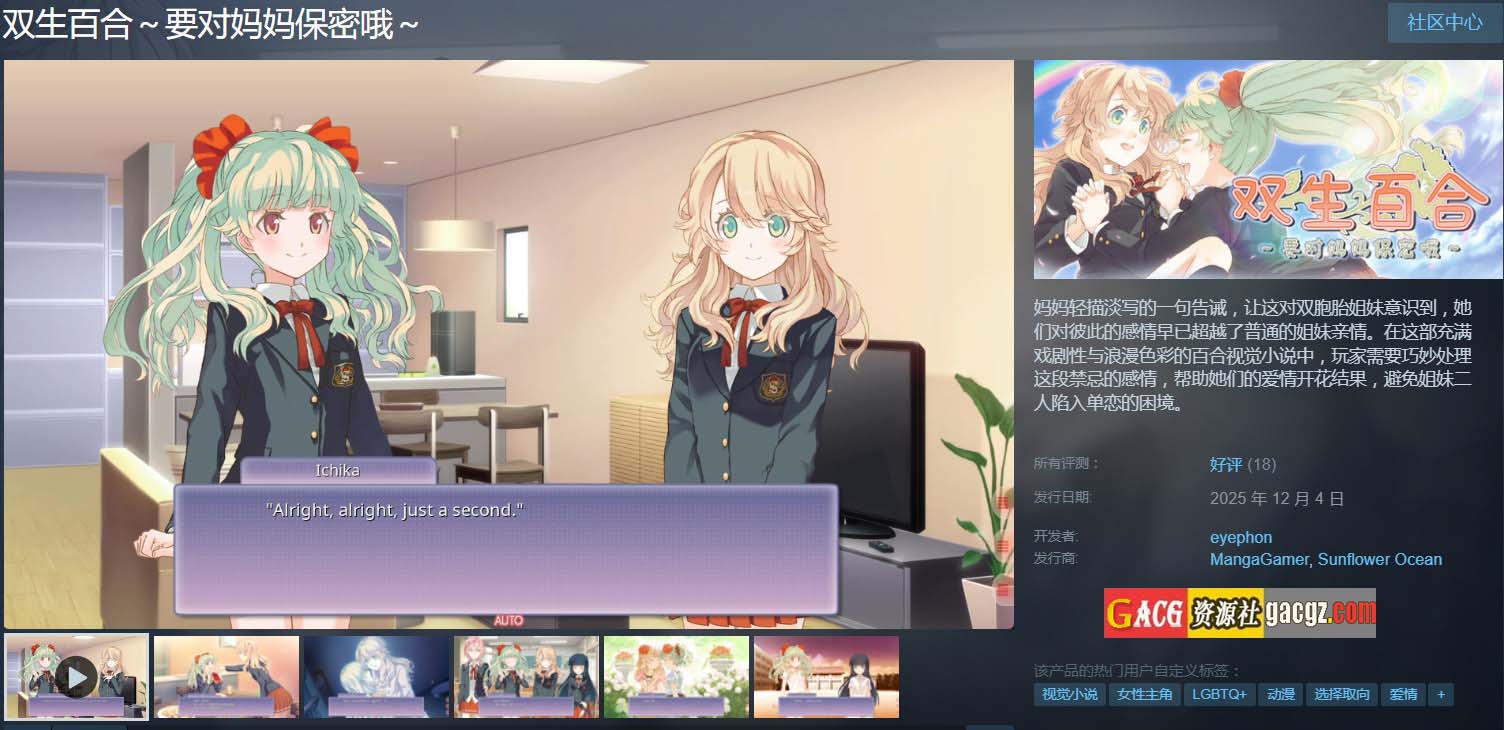Select the 视觉小说 tag
The width and height of the screenshot is (1504, 730).
(1069, 694)
